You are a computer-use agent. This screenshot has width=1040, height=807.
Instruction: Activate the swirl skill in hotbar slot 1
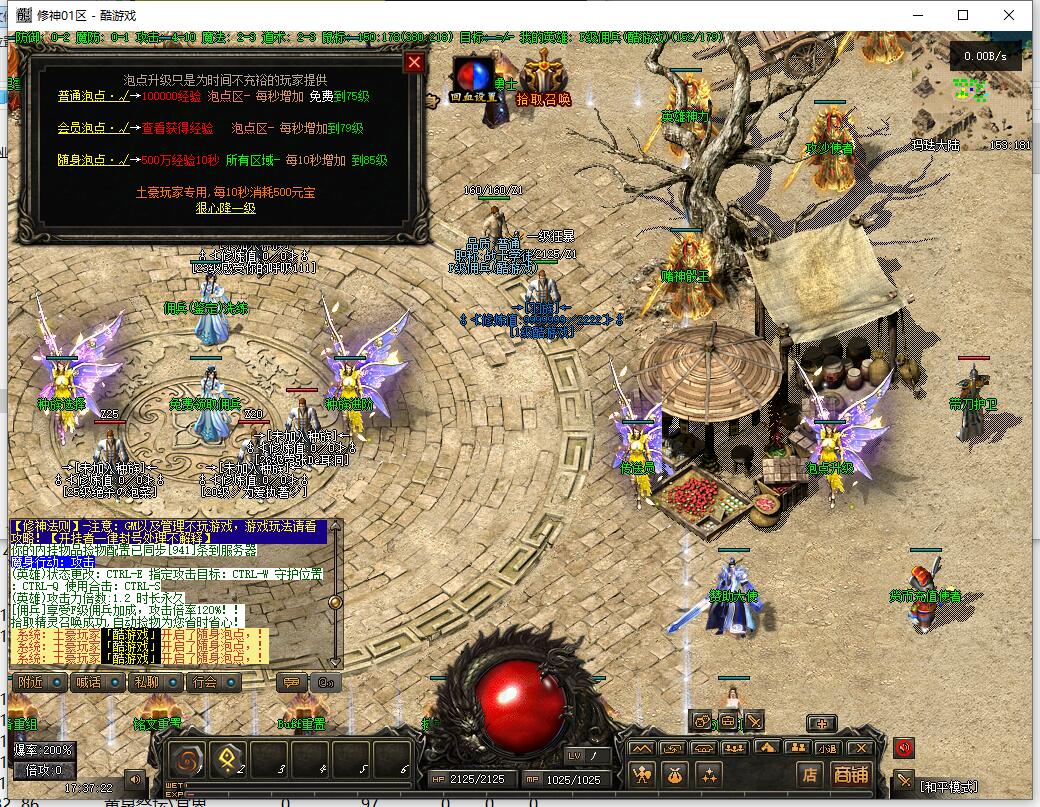coord(186,760)
